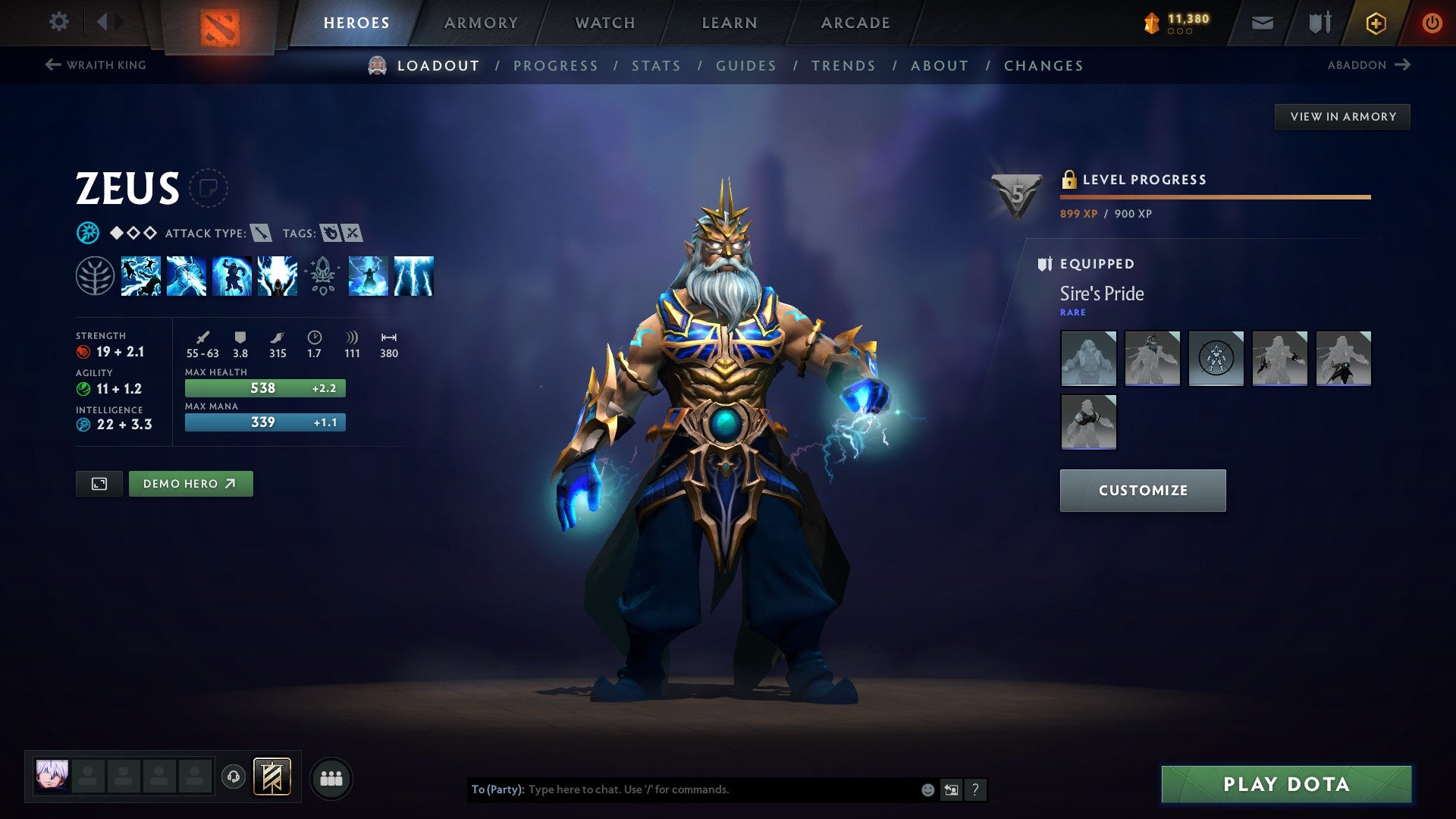Click the Dota Plus hexagon icon
The image size is (1456, 819).
click(1376, 22)
